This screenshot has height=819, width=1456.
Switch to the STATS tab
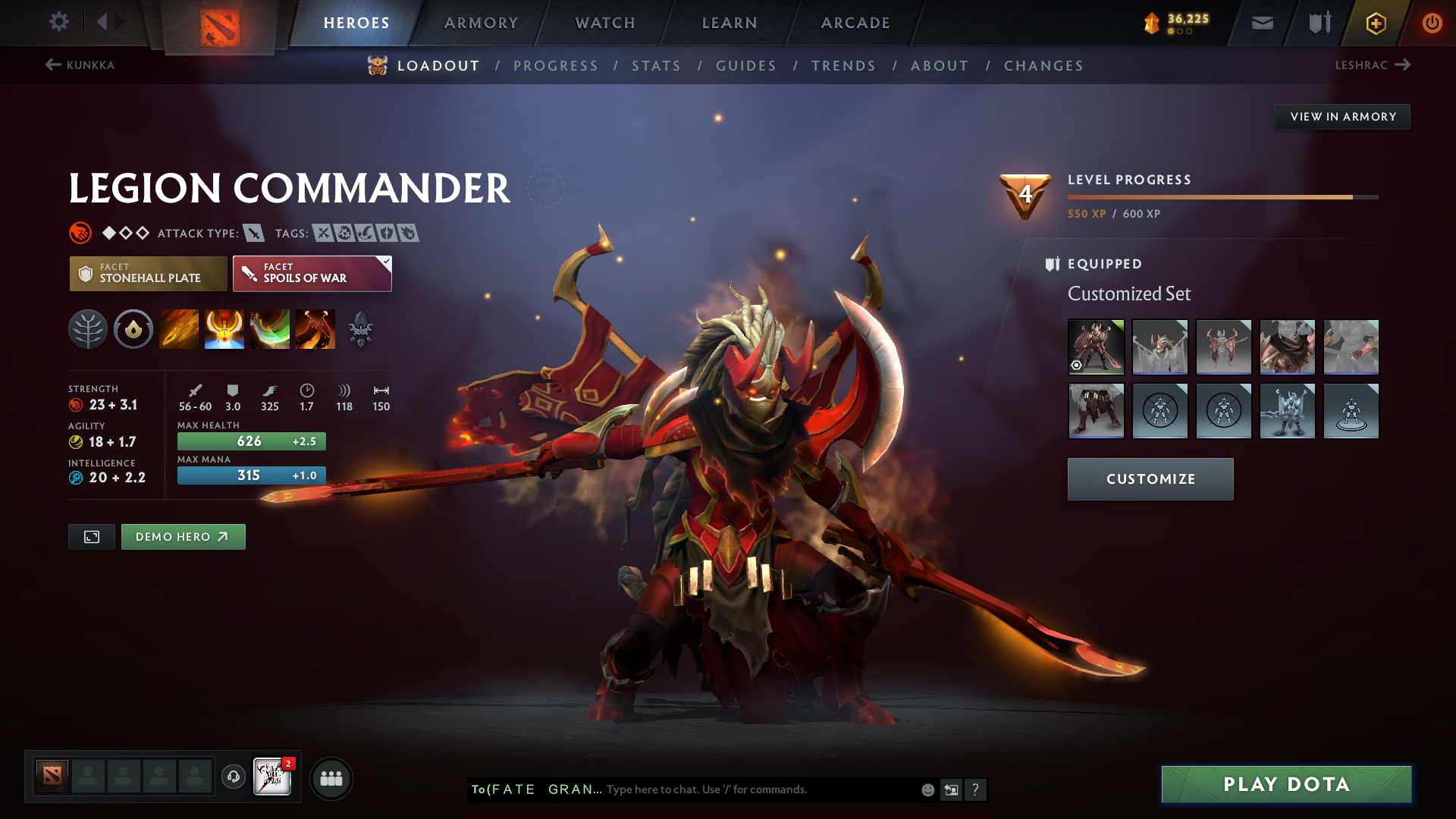point(656,65)
